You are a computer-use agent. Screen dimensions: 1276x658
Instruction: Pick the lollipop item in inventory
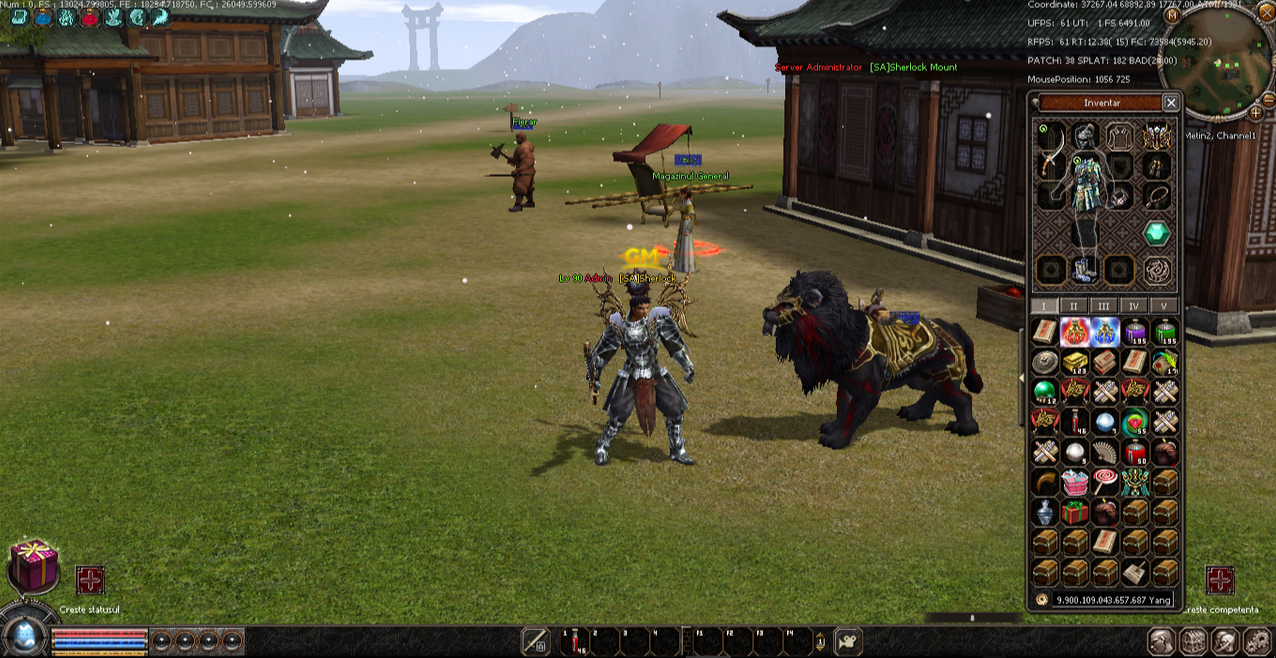(1104, 482)
